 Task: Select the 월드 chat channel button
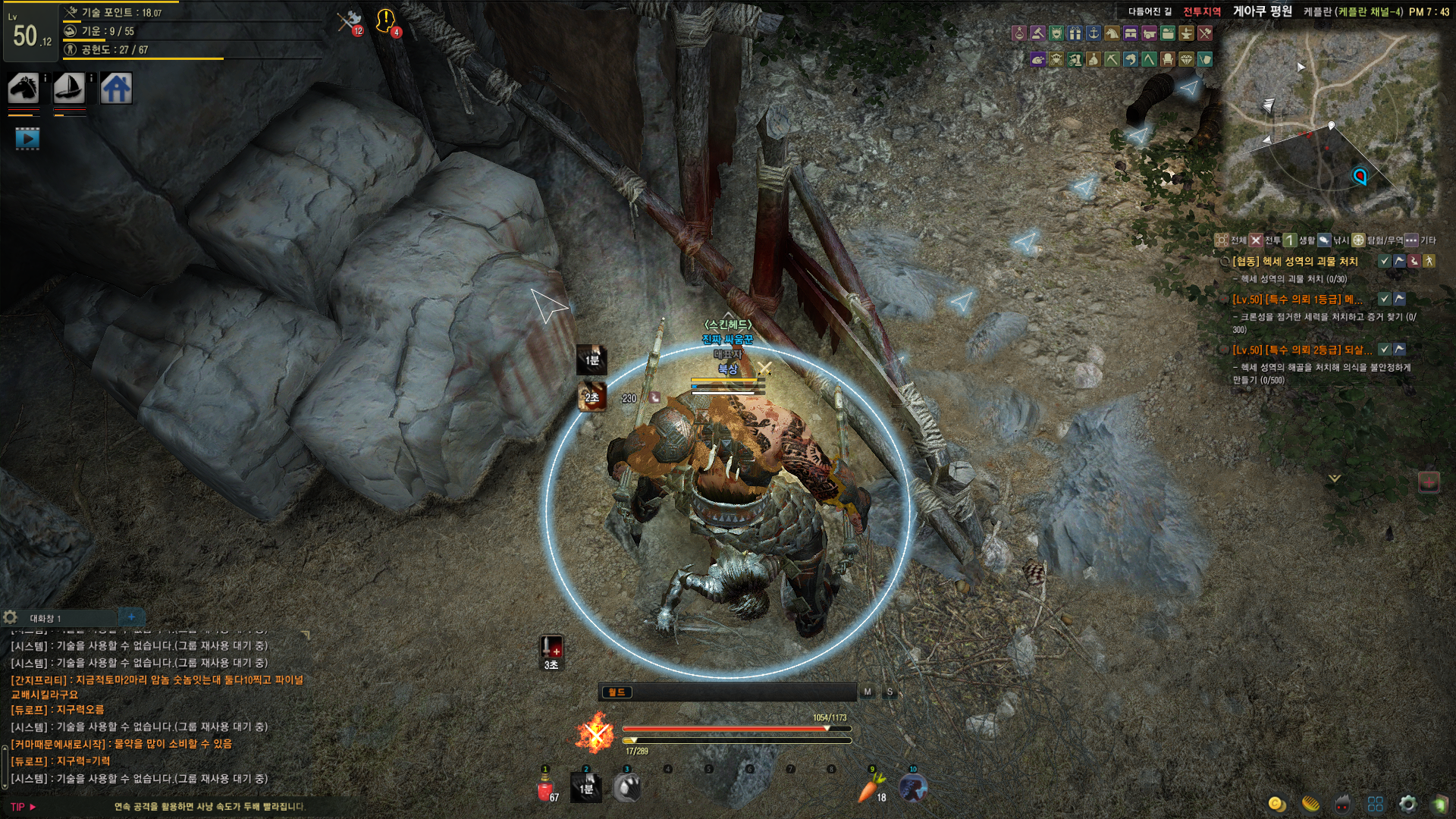click(x=617, y=692)
